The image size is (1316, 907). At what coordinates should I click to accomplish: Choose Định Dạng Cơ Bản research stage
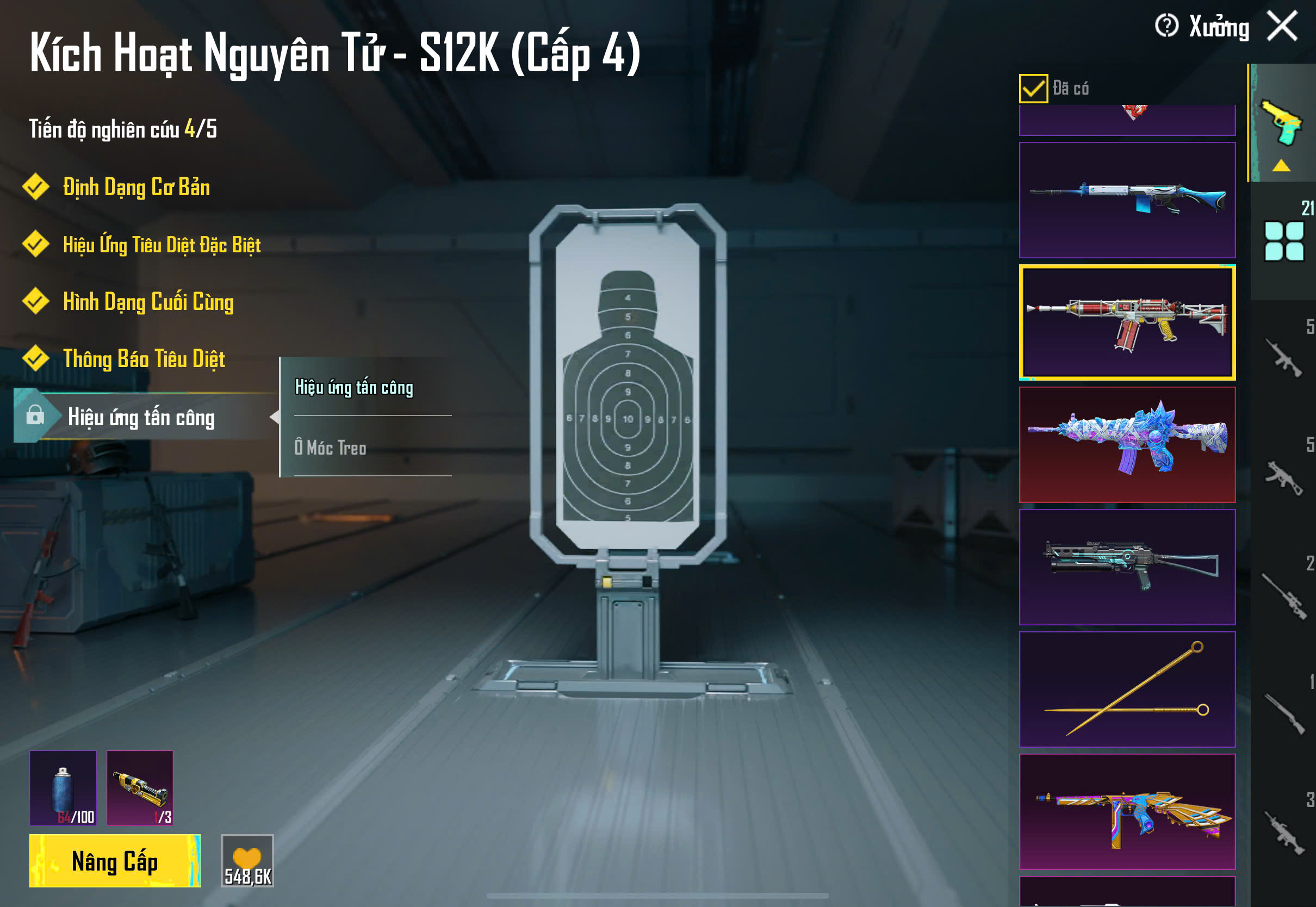136,188
